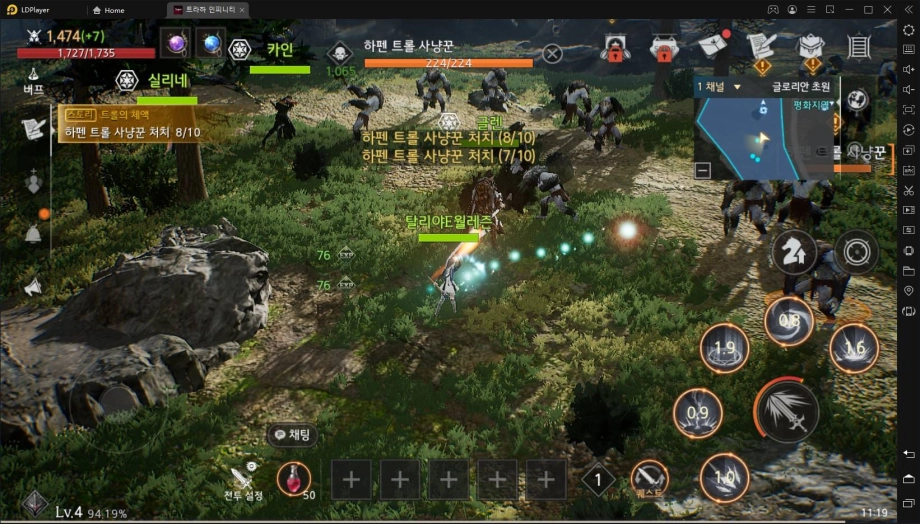
Task: Open the main menu icon next to backpack
Action: click(858, 46)
